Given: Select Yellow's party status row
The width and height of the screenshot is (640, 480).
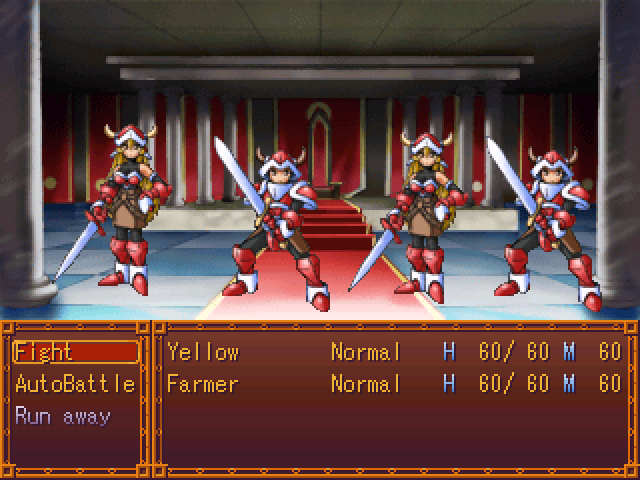Looking at the screenshot, I should tap(394, 352).
